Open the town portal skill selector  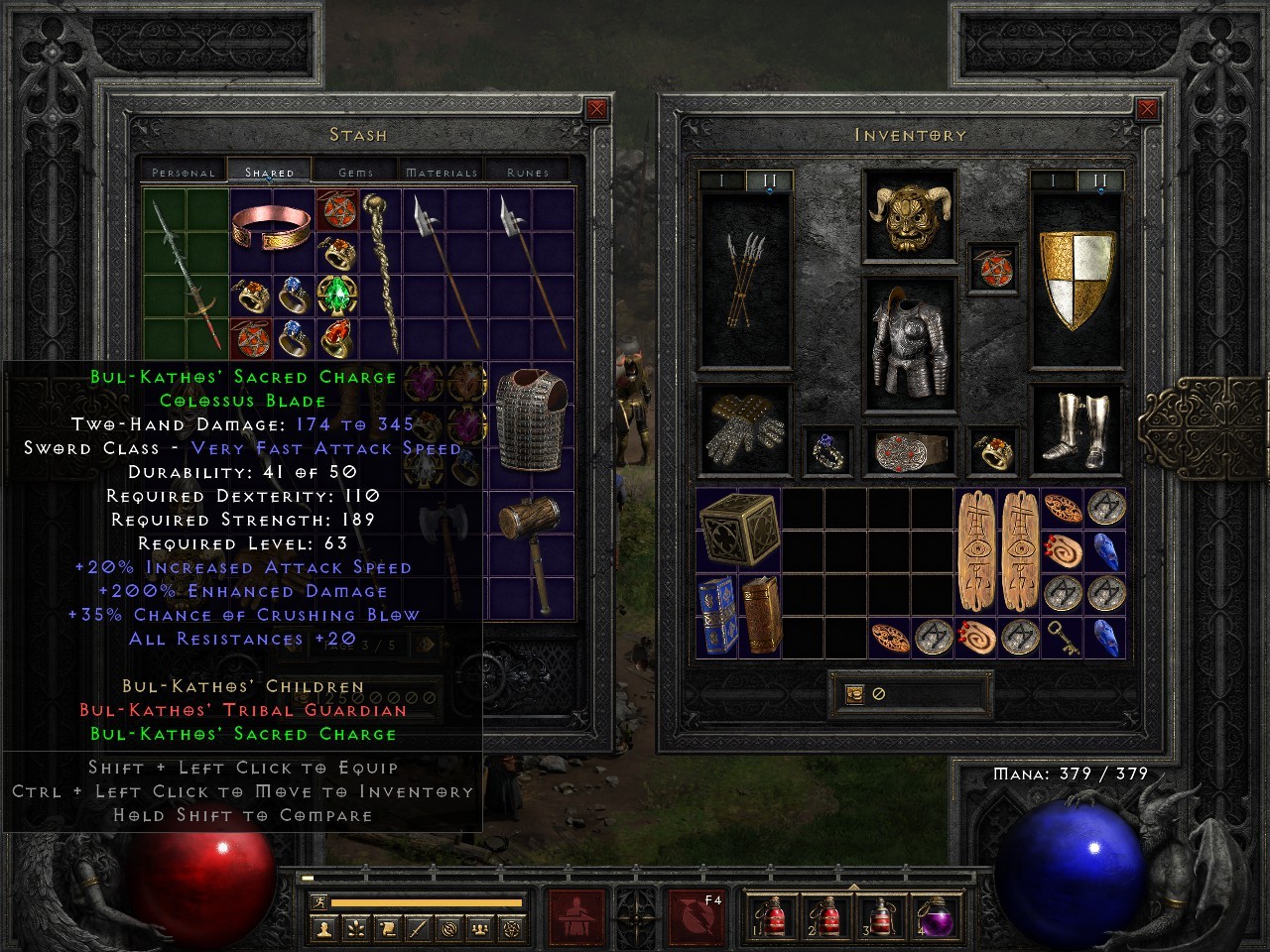click(579, 918)
